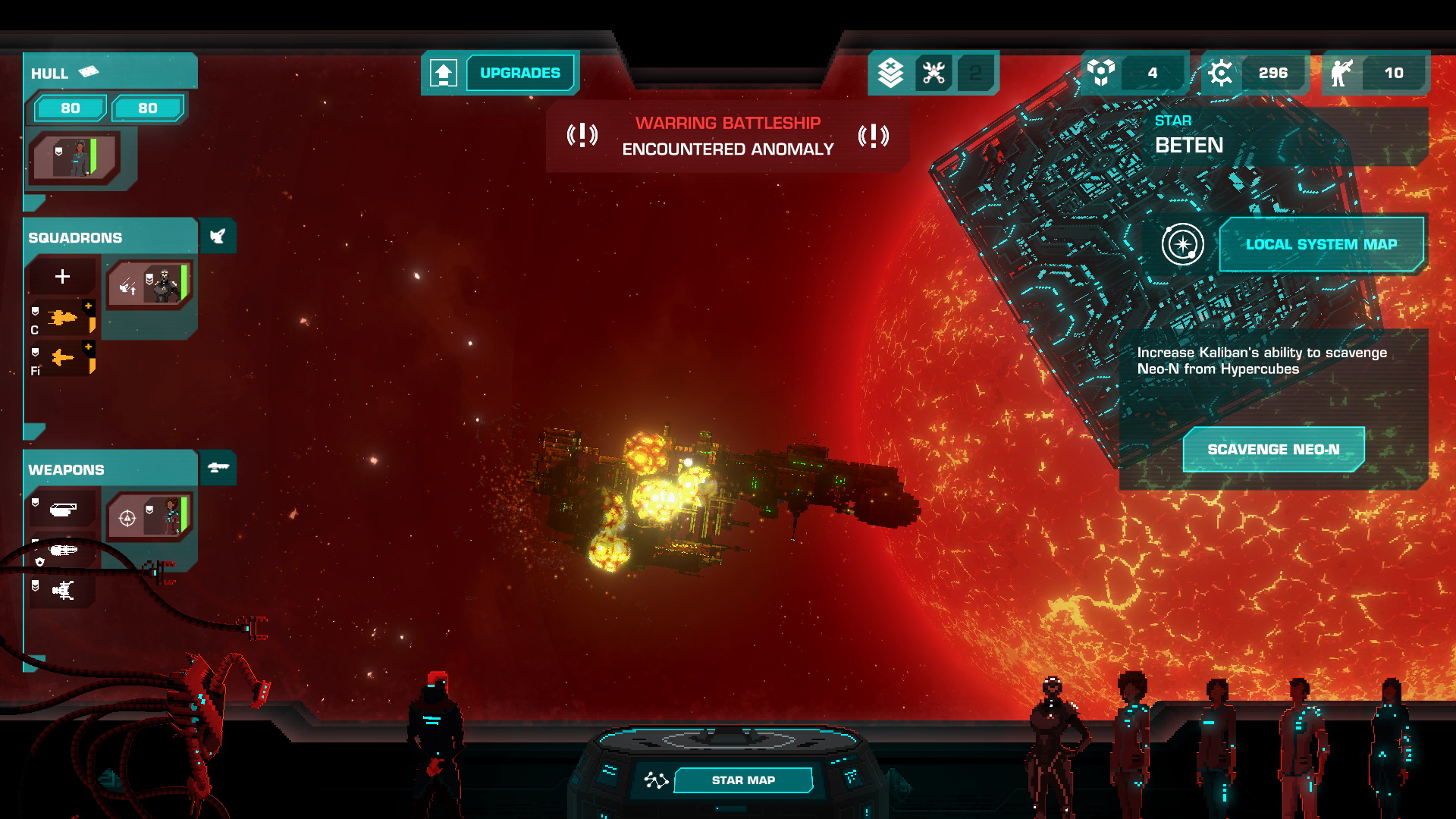Screen dimensions: 1456x819
Task: Scavenge Neo-N from the Hypercube
Action: point(1273,449)
